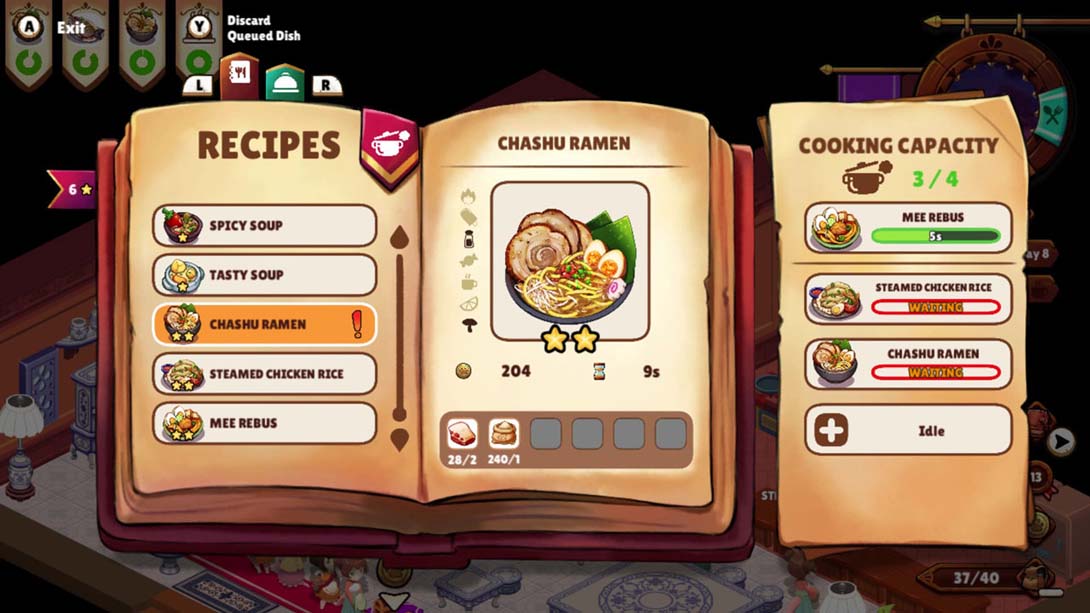Select the waiting Chashu Ramen queue slot
This screenshot has width=1090, height=613.
[908, 364]
